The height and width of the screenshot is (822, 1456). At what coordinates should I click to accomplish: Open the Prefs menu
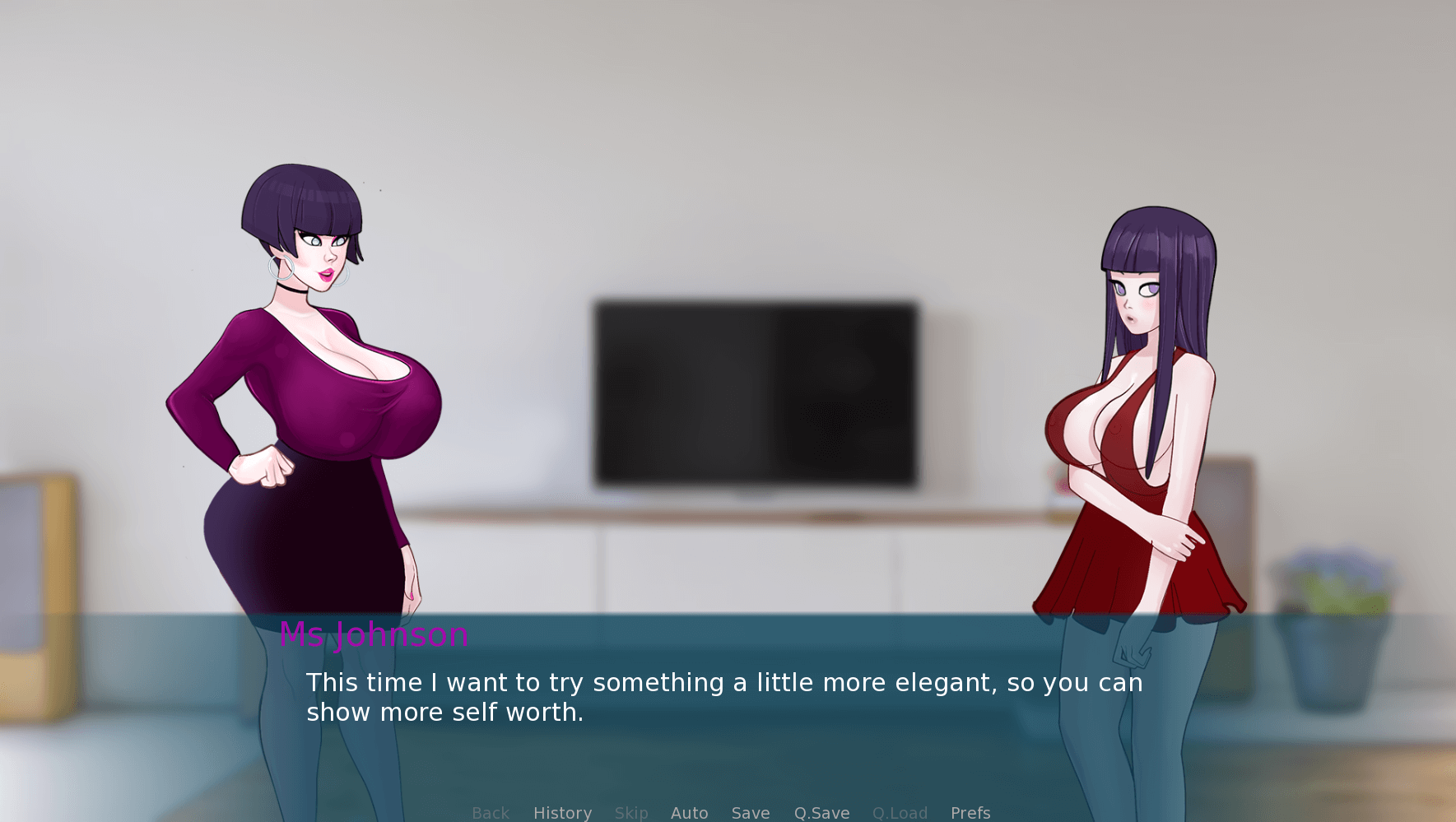pyautogui.click(x=970, y=813)
